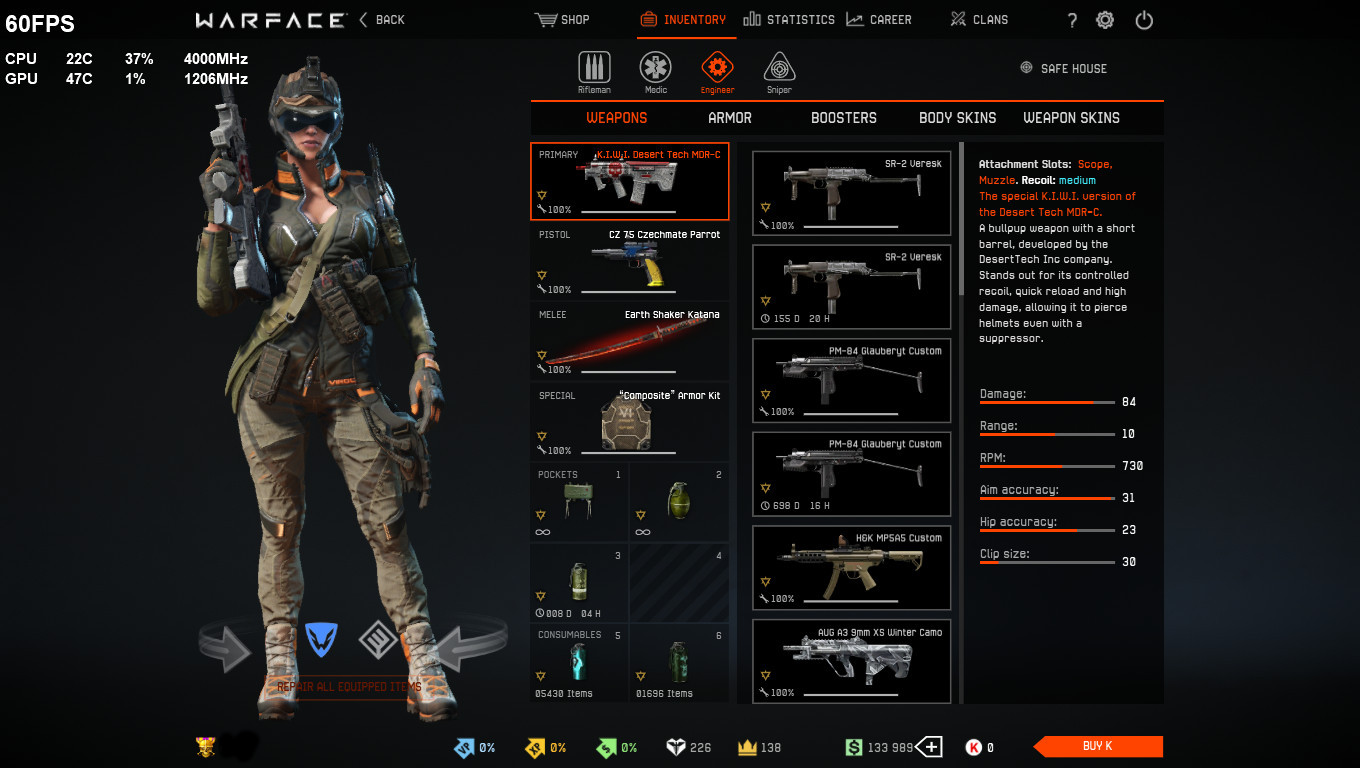The image size is (1360, 768).
Task: Show the Body Skins tab
Action: (957, 118)
